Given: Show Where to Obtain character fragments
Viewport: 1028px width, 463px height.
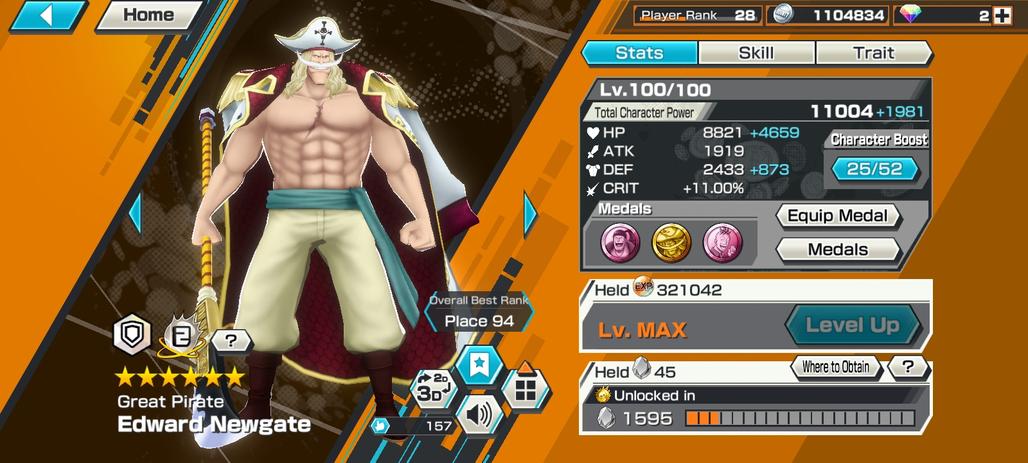Looking at the screenshot, I should pos(834,367).
